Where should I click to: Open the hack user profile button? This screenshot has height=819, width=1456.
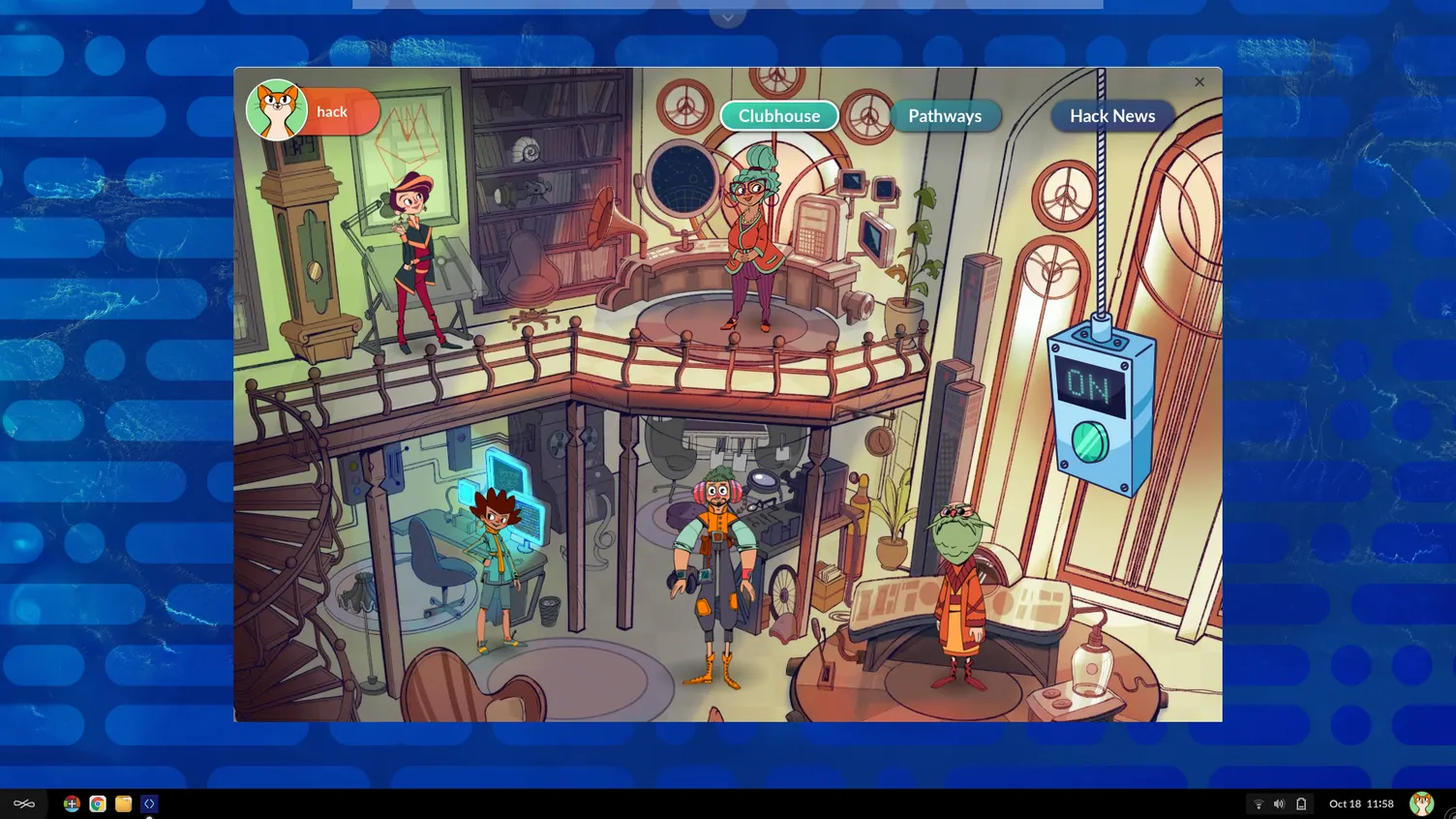(x=313, y=111)
